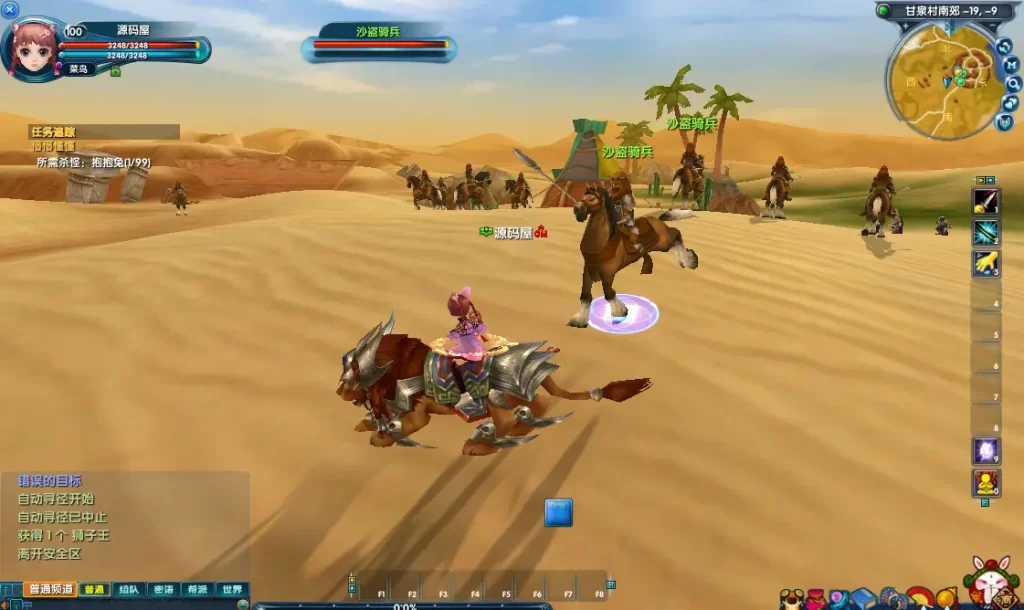Use the yellow lightning skill in the side bar
The height and width of the screenshot is (610, 1024).
point(986,263)
